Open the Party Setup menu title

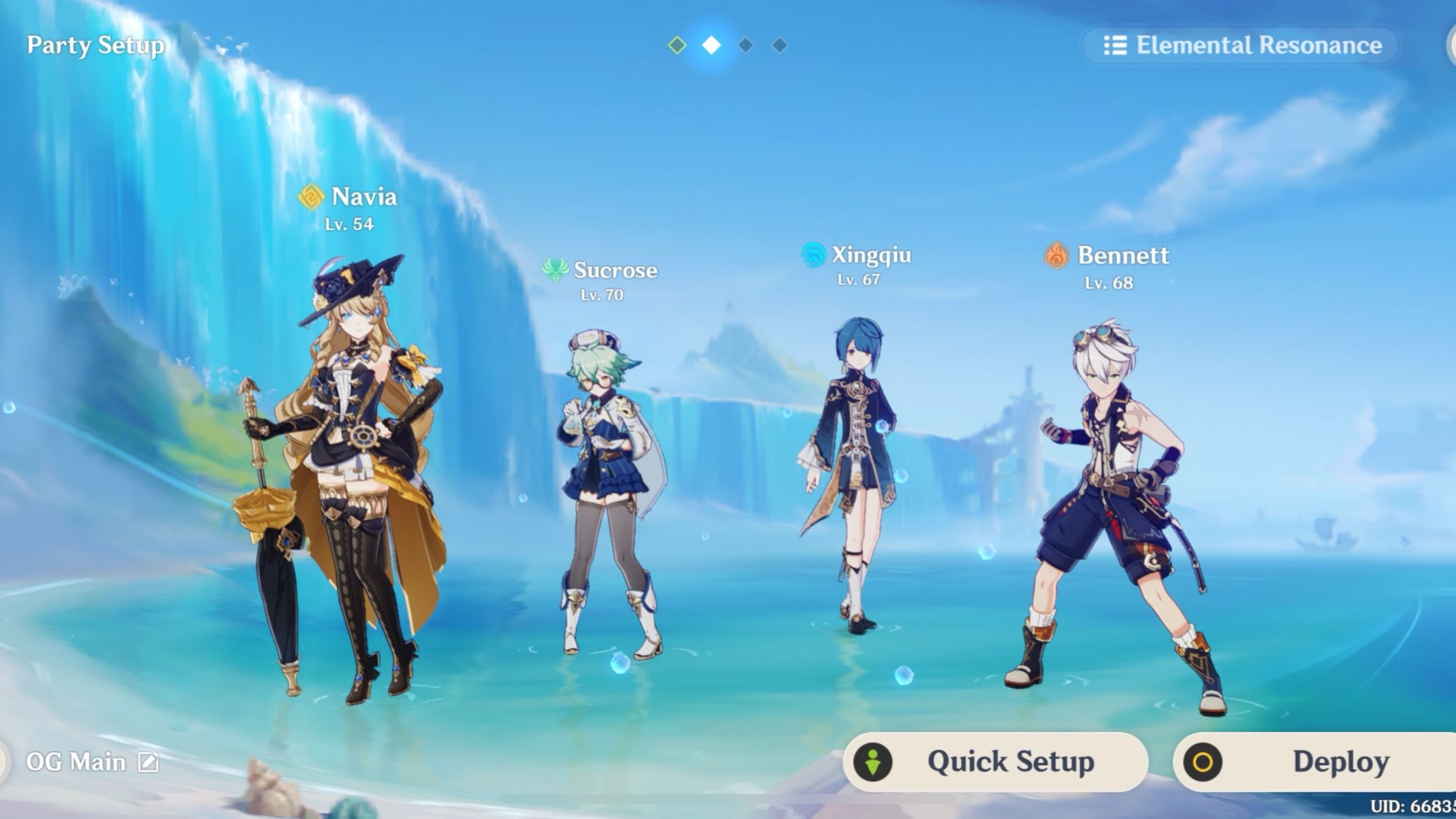tap(94, 45)
